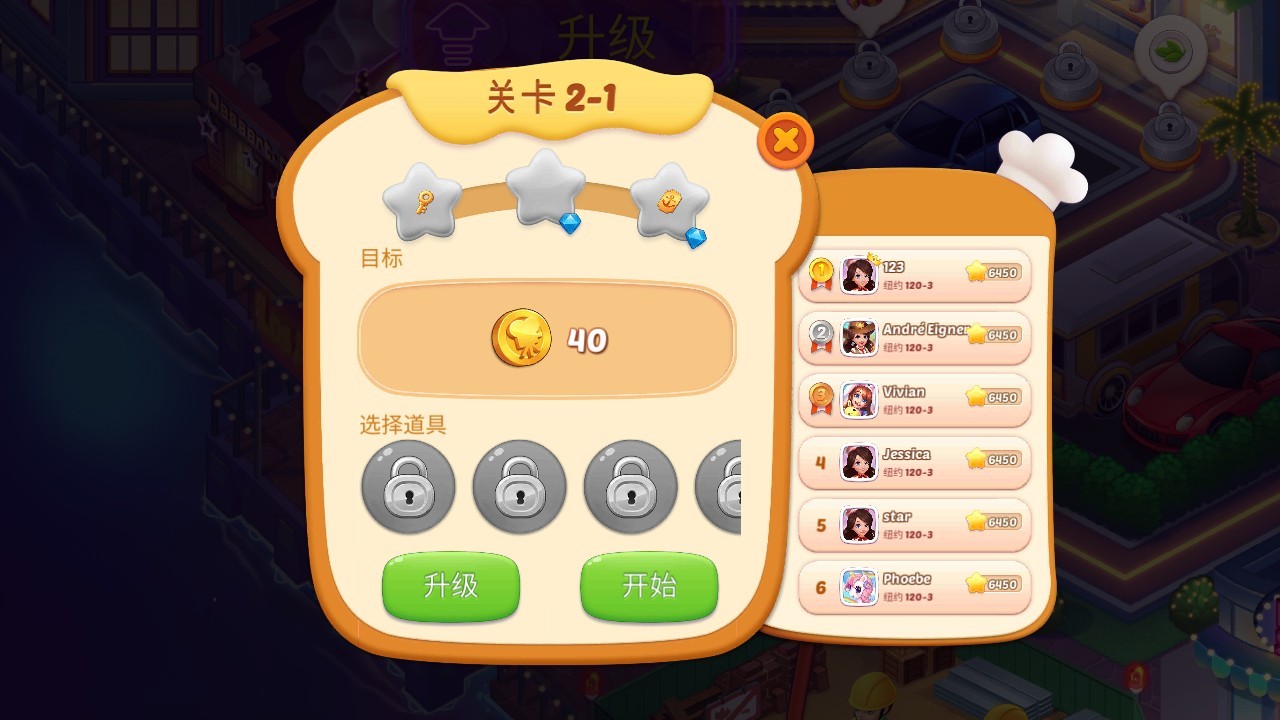The height and width of the screenshot is (720, 1280).
Task: Click the gold coin goal icon showing 40
Action: [x=521, y=339]
